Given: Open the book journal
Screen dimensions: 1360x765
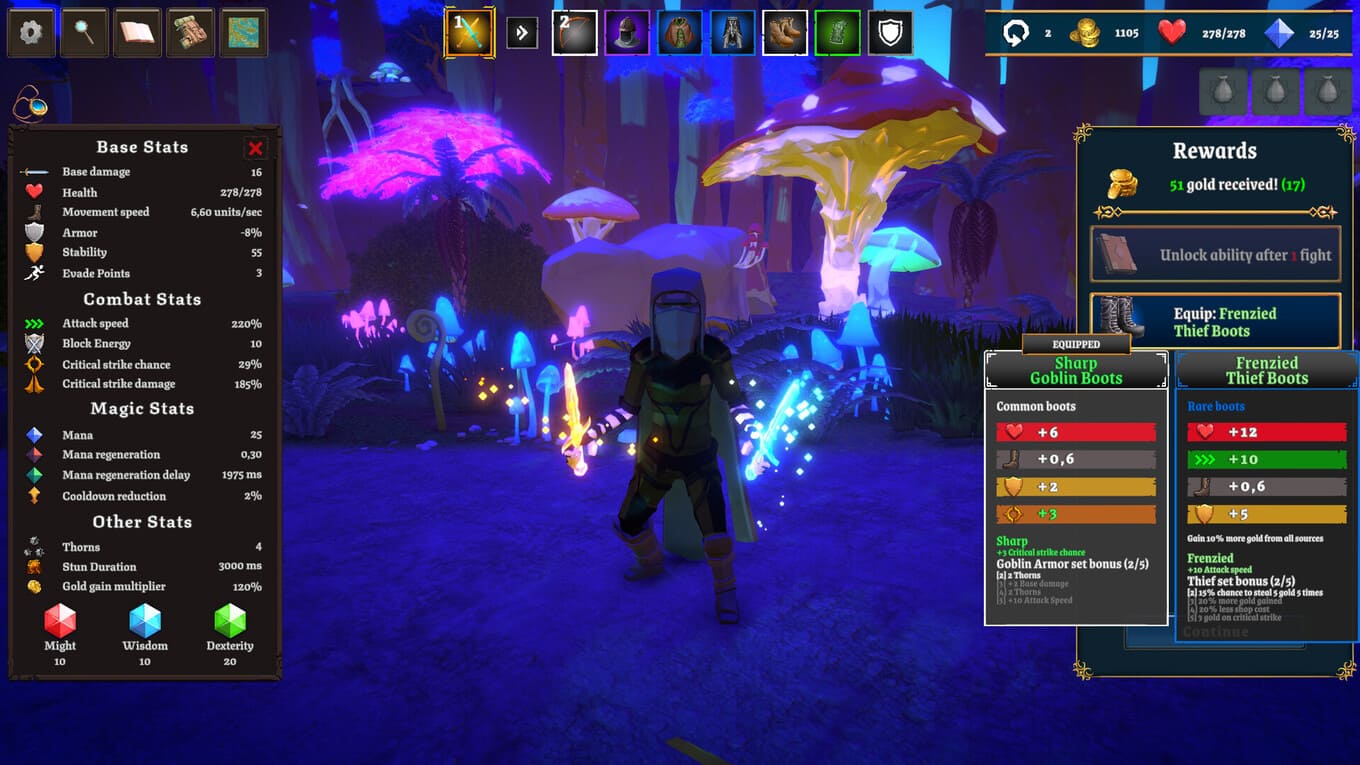Looking at the screenshot, I should tap(137, 33).
